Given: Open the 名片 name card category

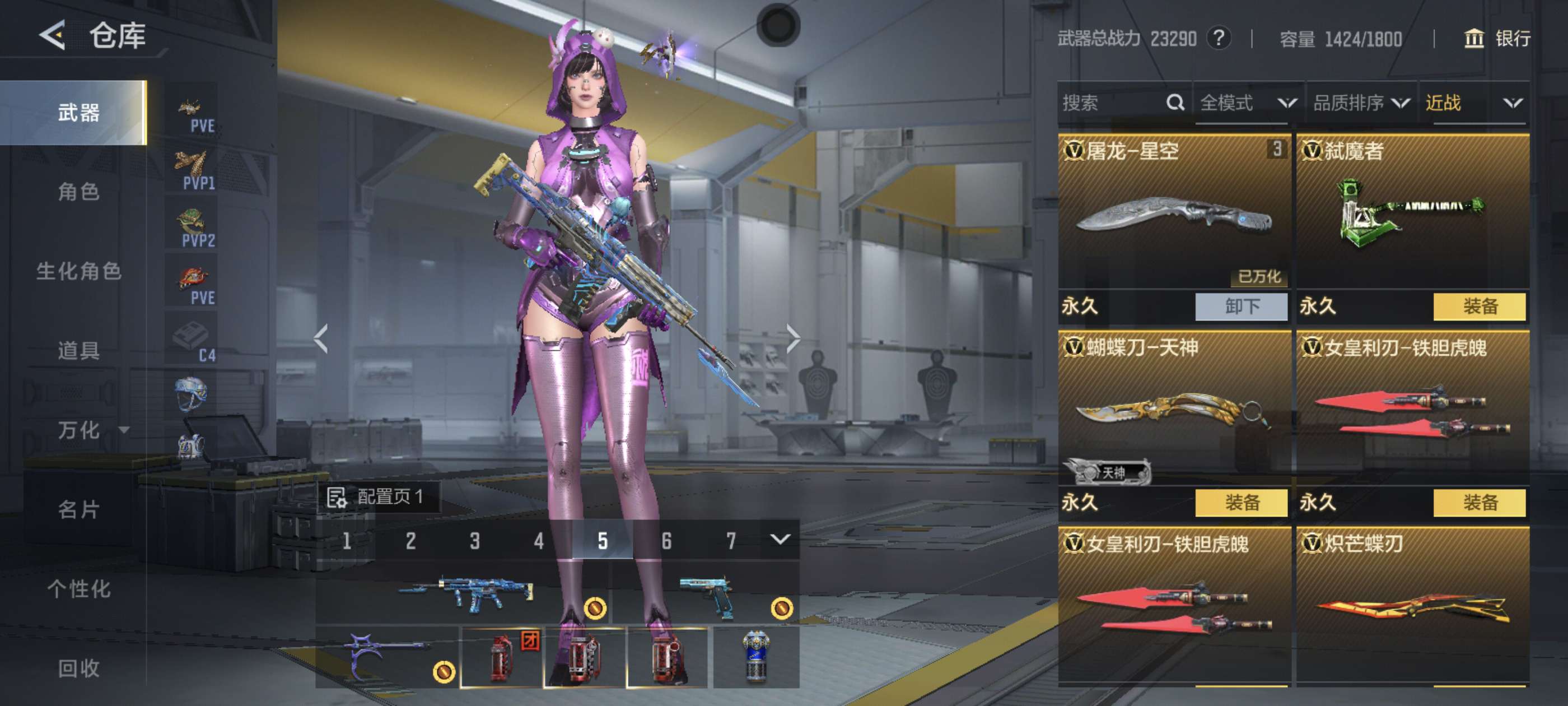Looking at the screenshot, I should [x=78, y=509].
